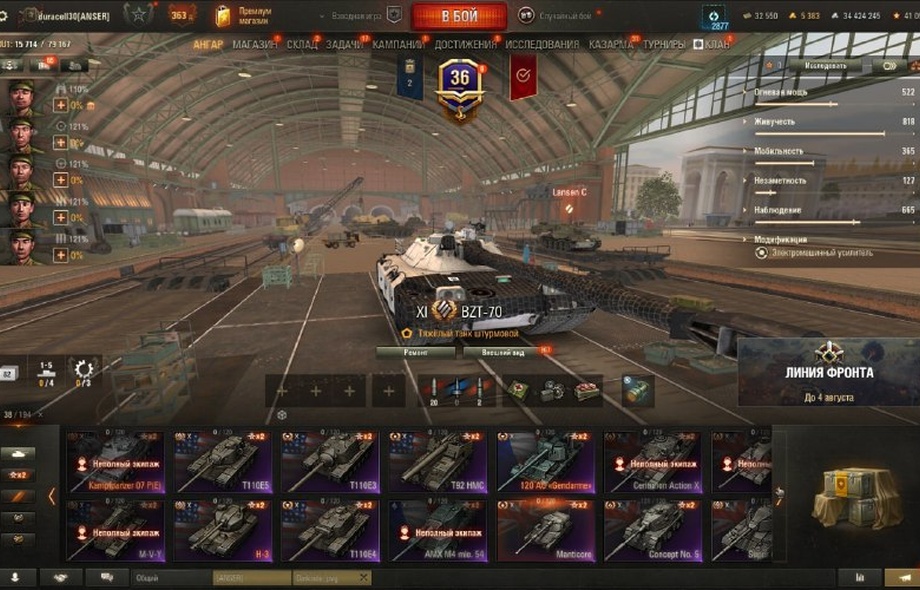Viewport: 920px width, 590px height.
Task: Open the Battle Pass level 36 badge
Action: click(460, 82)
